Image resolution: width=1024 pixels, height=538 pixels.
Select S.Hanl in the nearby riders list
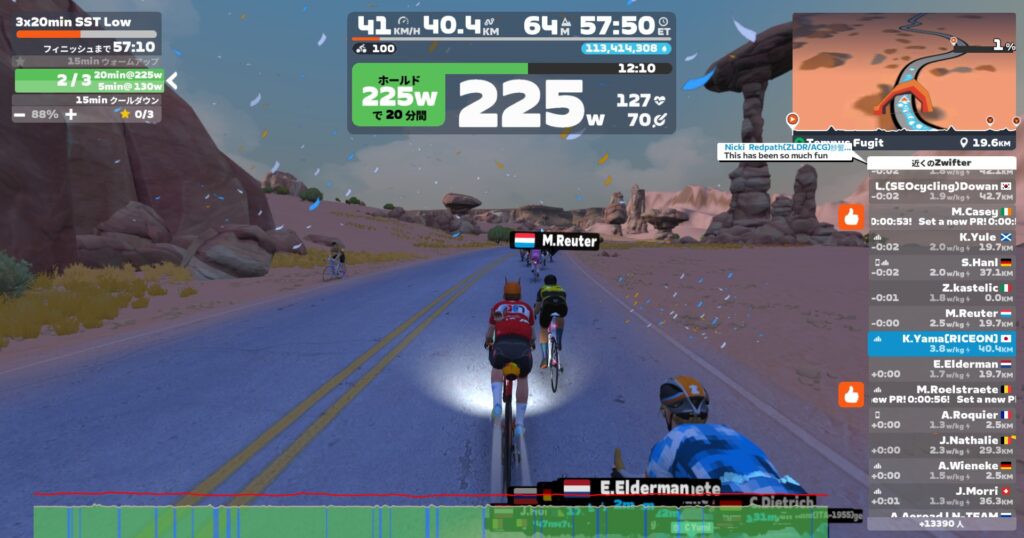tap(942, 267)
